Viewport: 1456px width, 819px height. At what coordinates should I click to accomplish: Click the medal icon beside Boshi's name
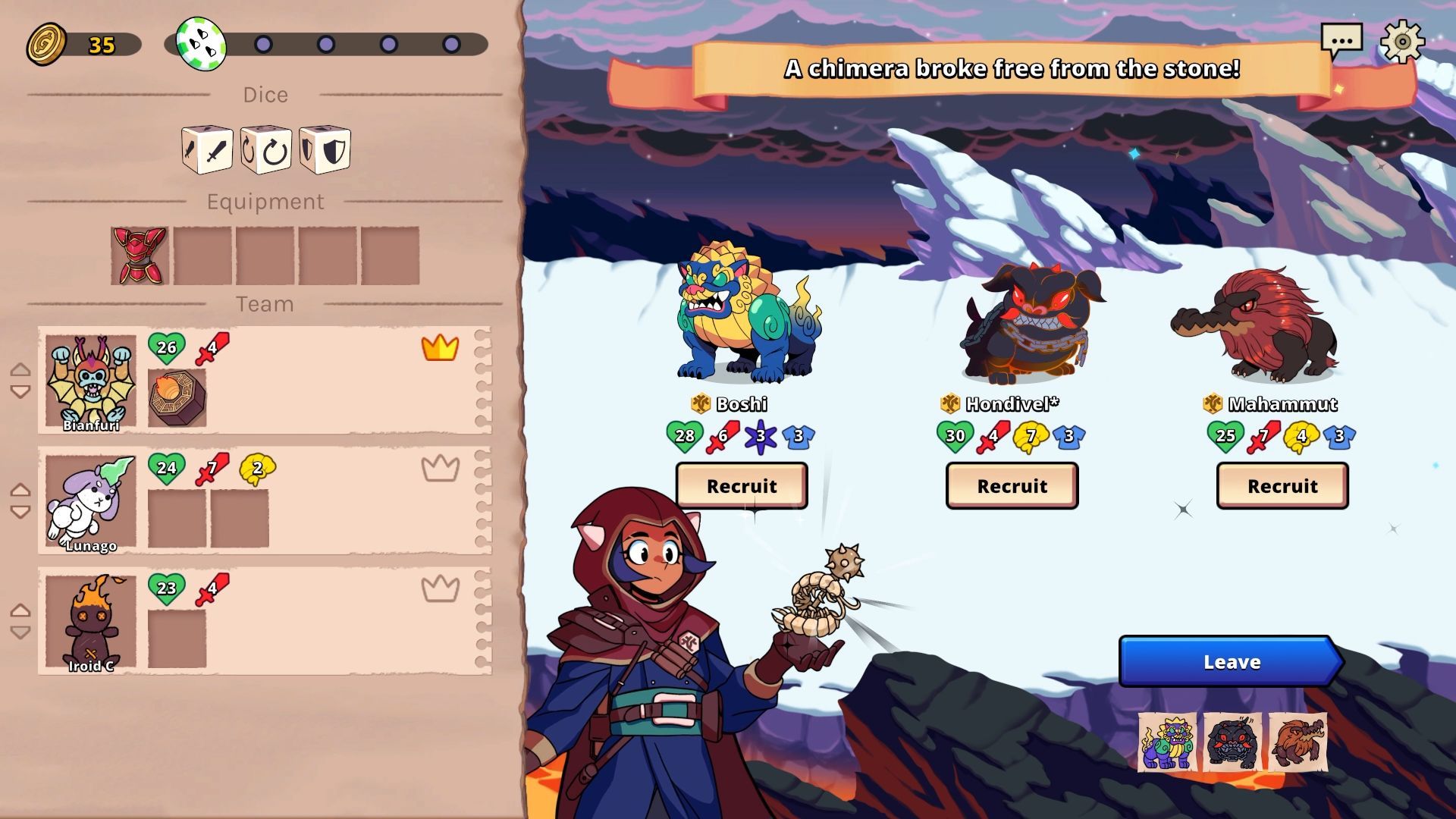pyautogui.click(x=700, y=404)
